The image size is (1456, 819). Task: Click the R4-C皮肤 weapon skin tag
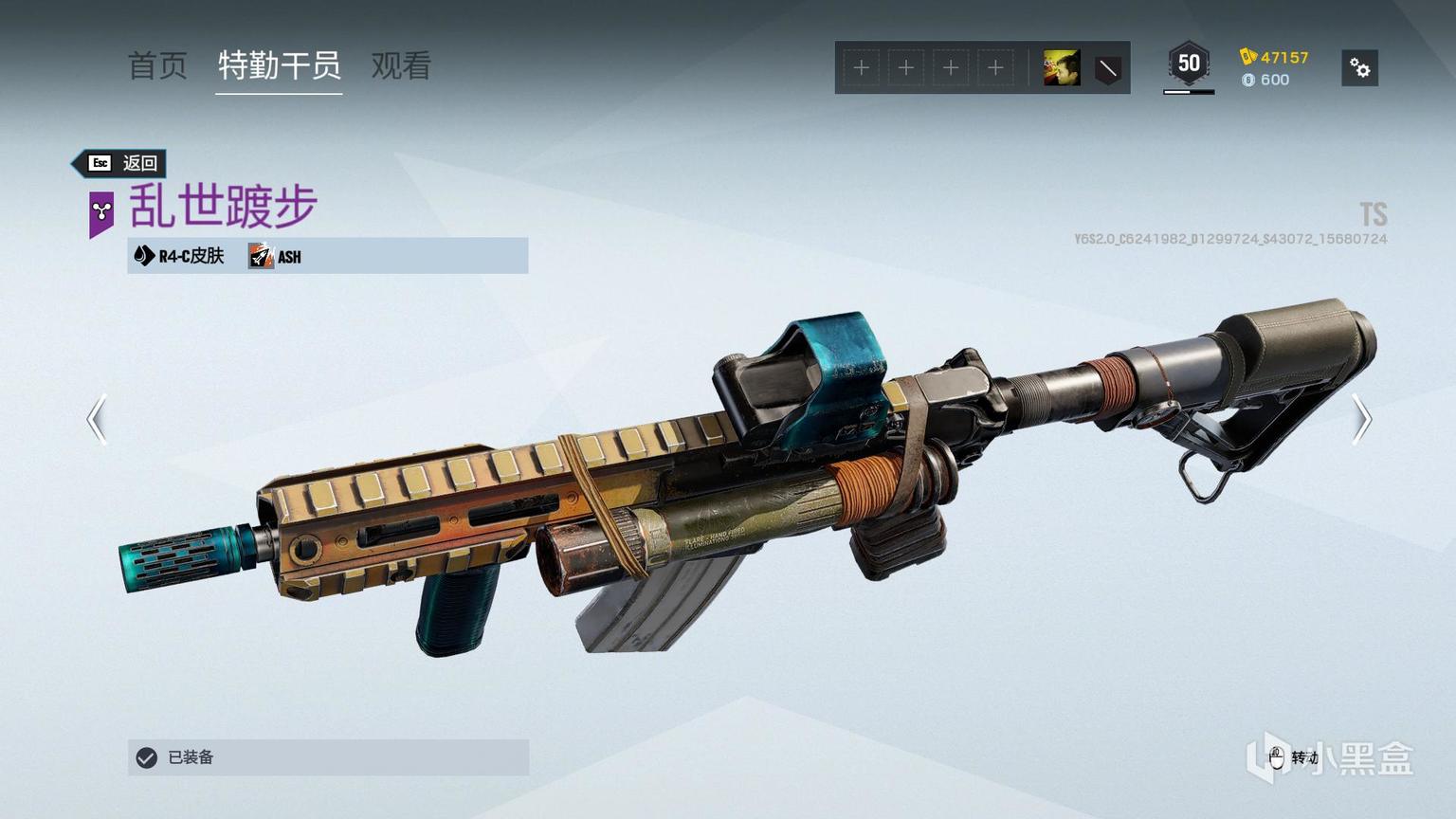tap(180, 256)
